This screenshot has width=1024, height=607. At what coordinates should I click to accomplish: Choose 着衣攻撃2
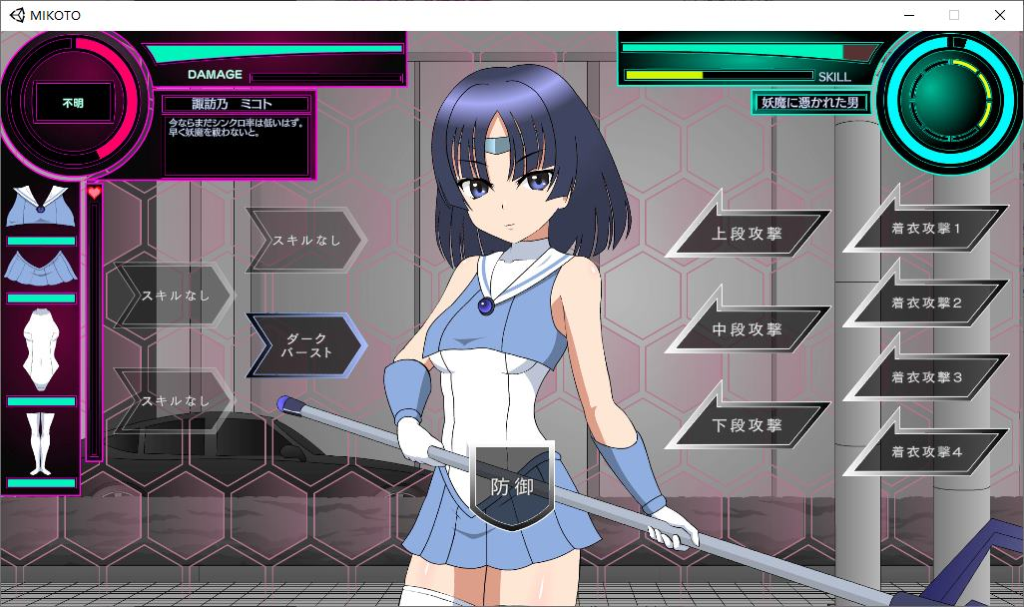926,303
